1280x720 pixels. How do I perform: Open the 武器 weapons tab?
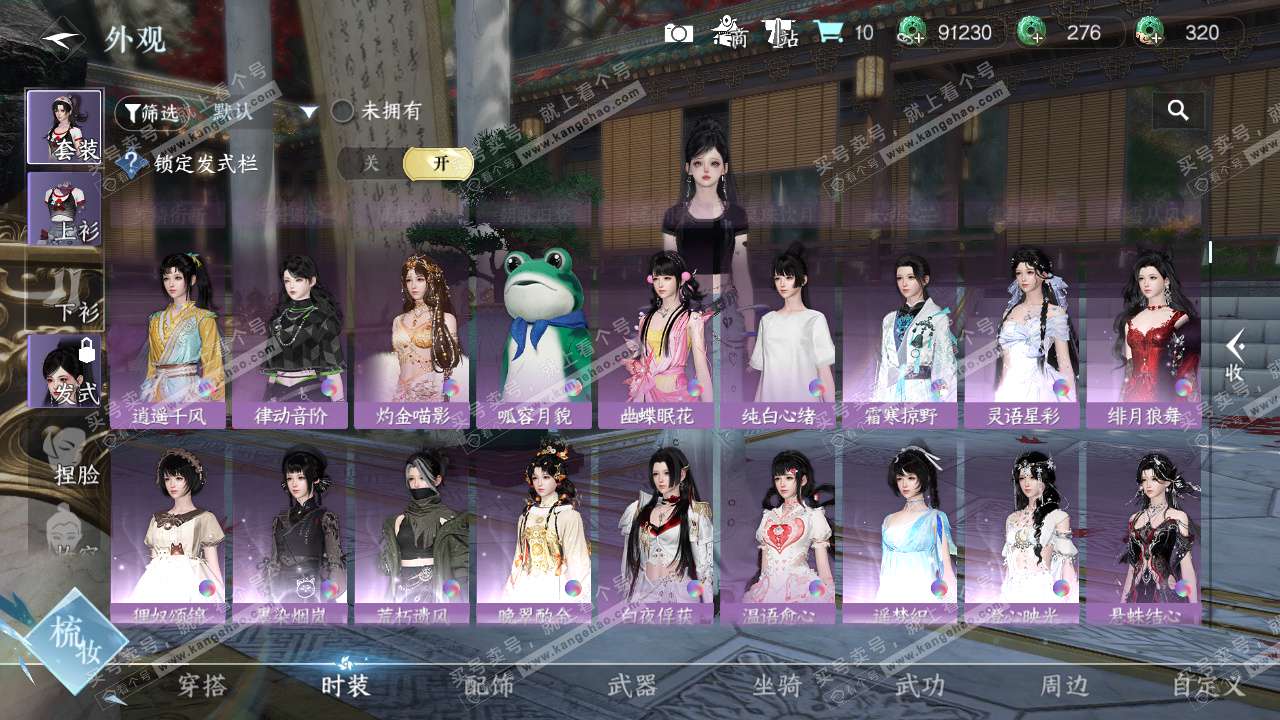click(x=632, y=685)
